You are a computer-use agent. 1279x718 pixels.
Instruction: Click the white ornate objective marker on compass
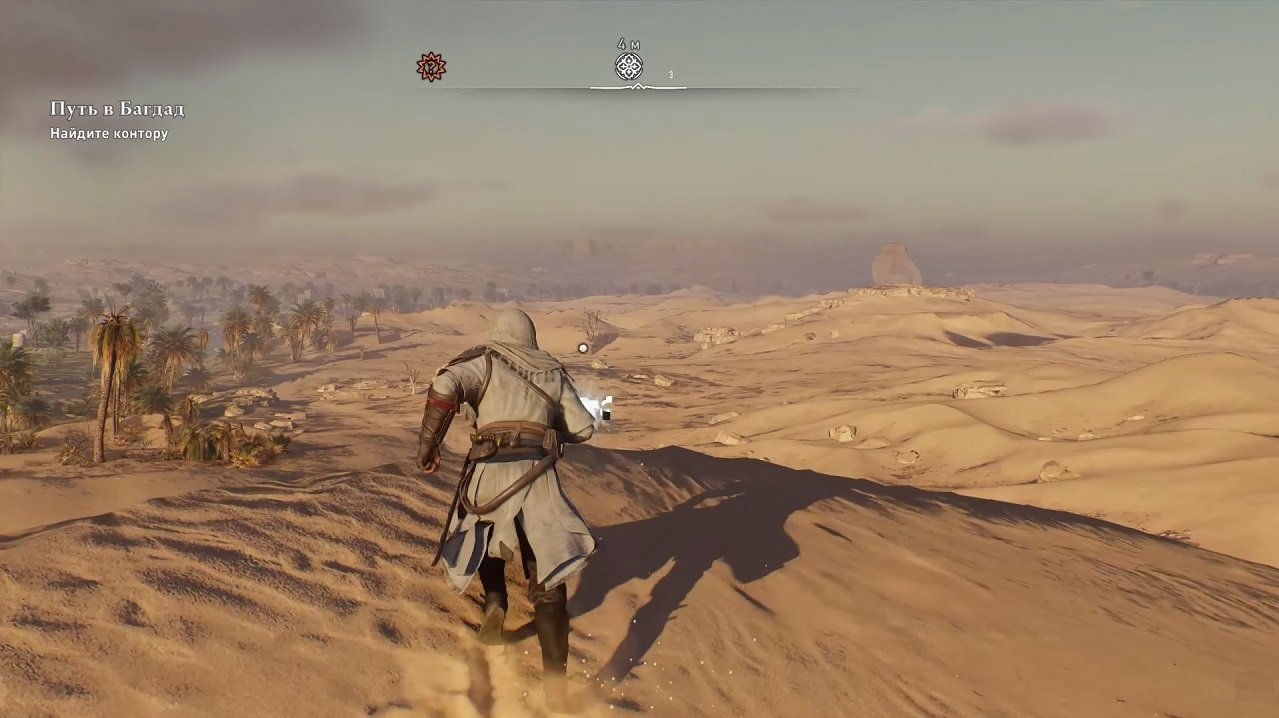pos(628,67)
